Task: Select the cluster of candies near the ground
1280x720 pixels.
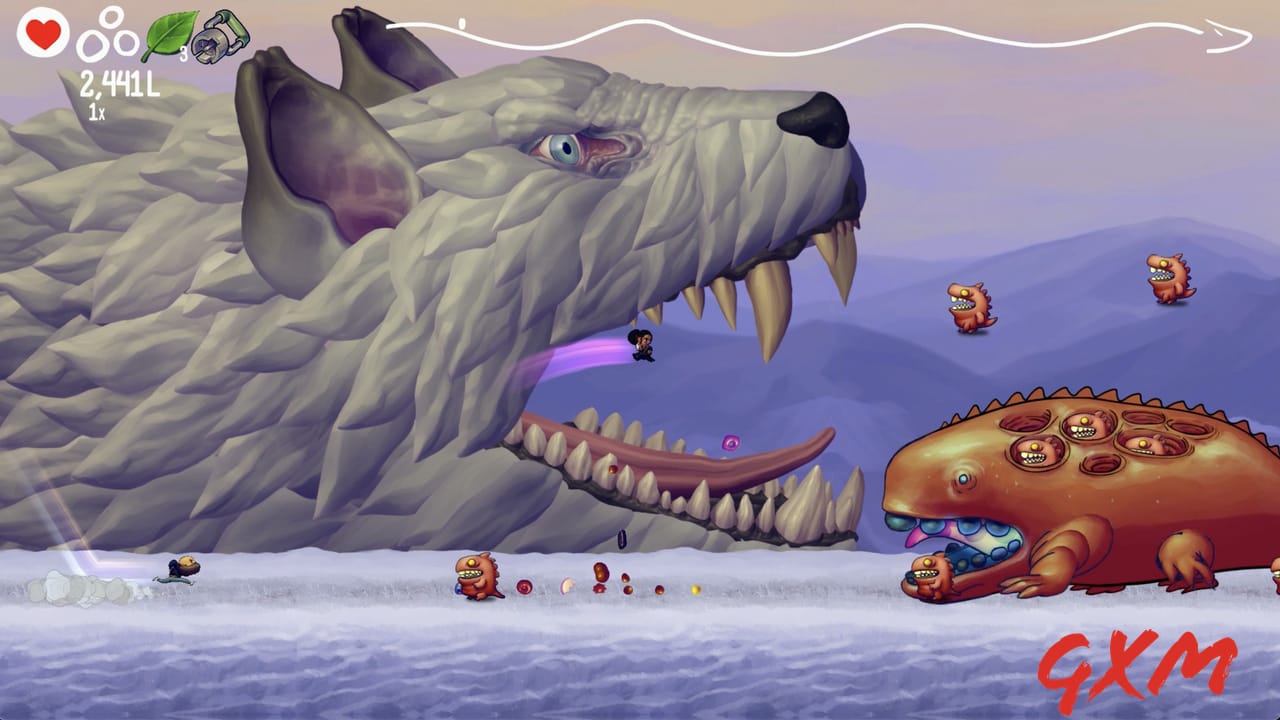Action: point(600,580)
